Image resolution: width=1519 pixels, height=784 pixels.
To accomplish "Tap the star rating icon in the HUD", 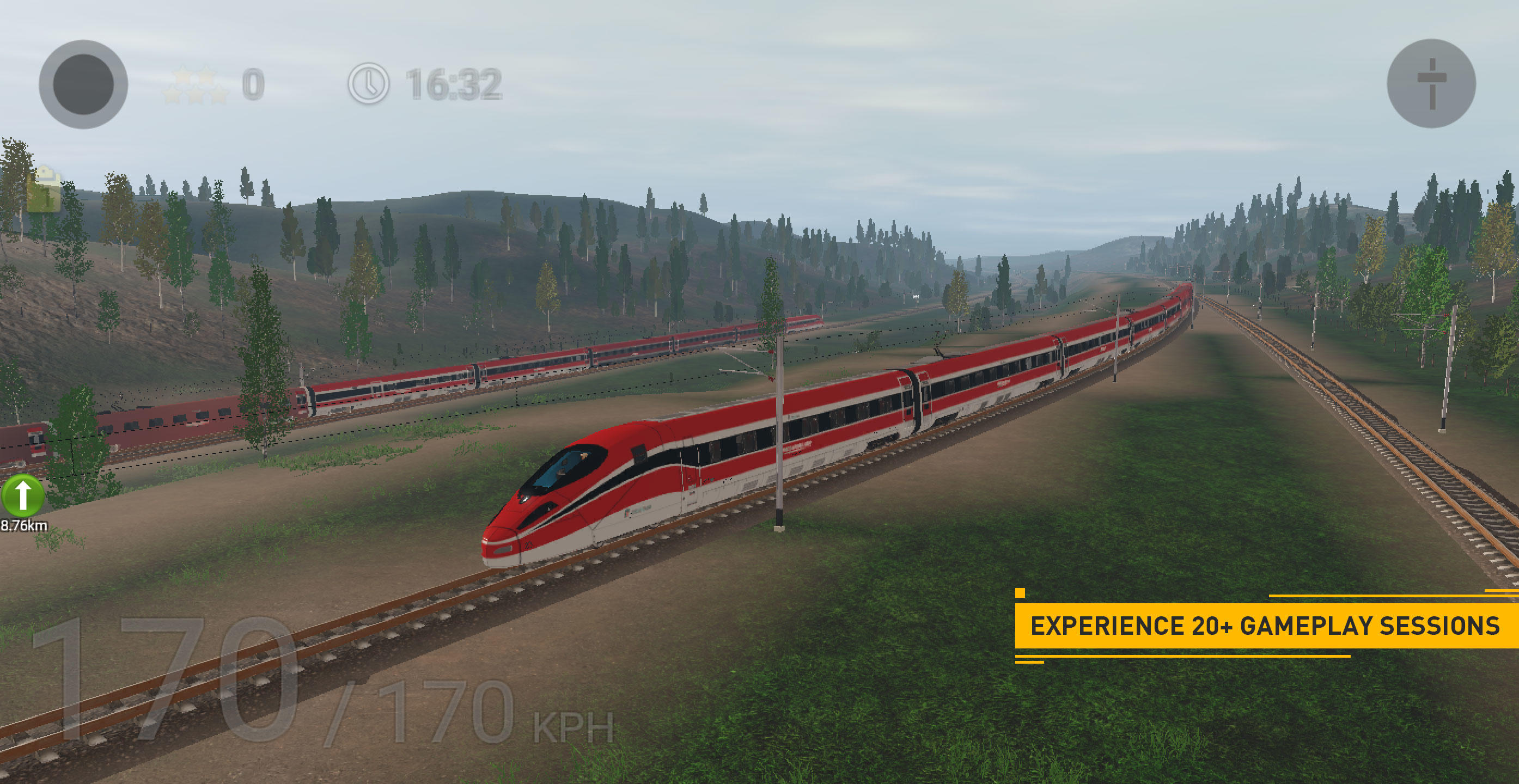I will (194, 83).
